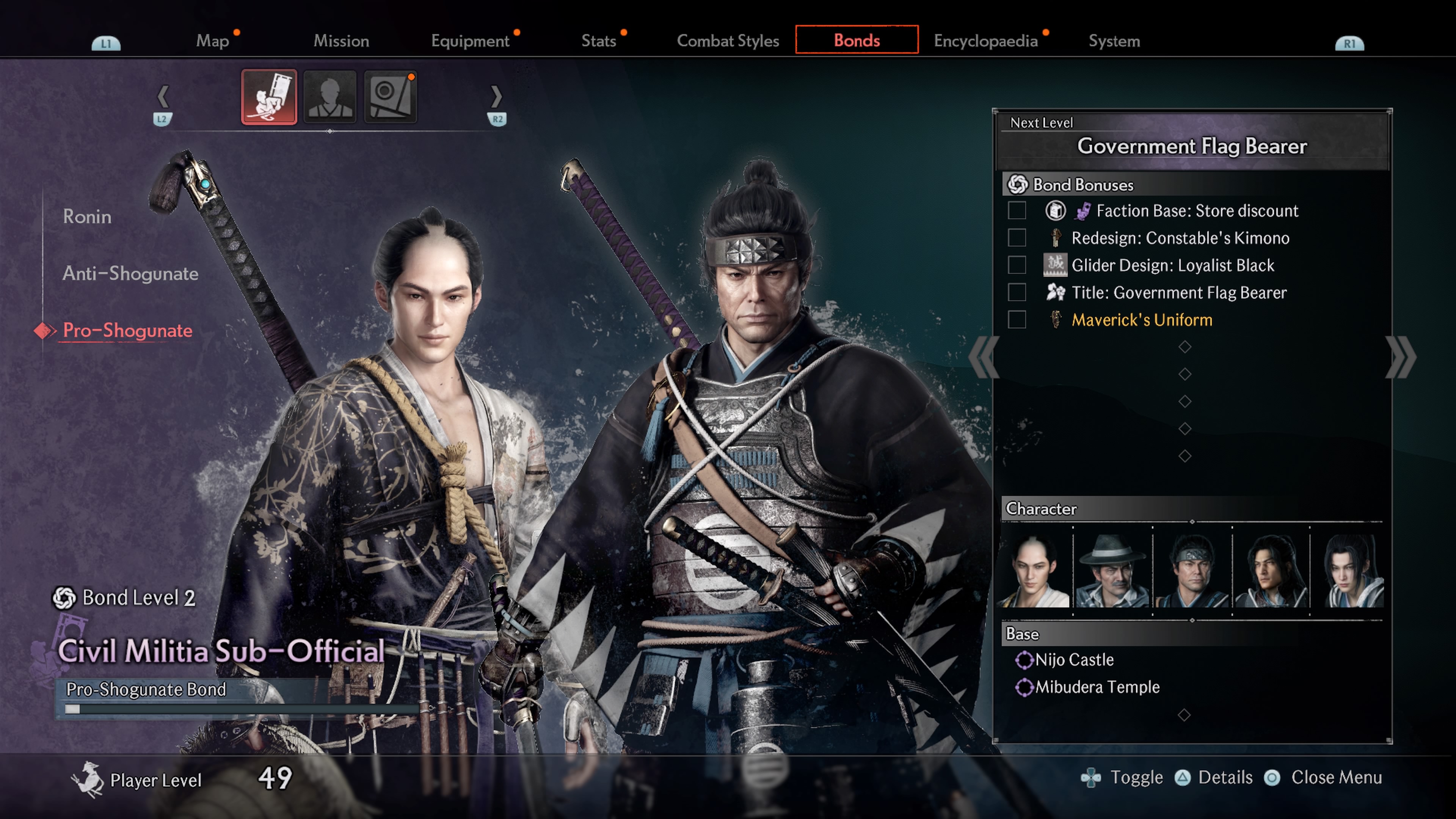The height and width of the screenshot is (819, 1456).
Task: Select the Nijo Castle base entry
Action: pos(1074,660)
